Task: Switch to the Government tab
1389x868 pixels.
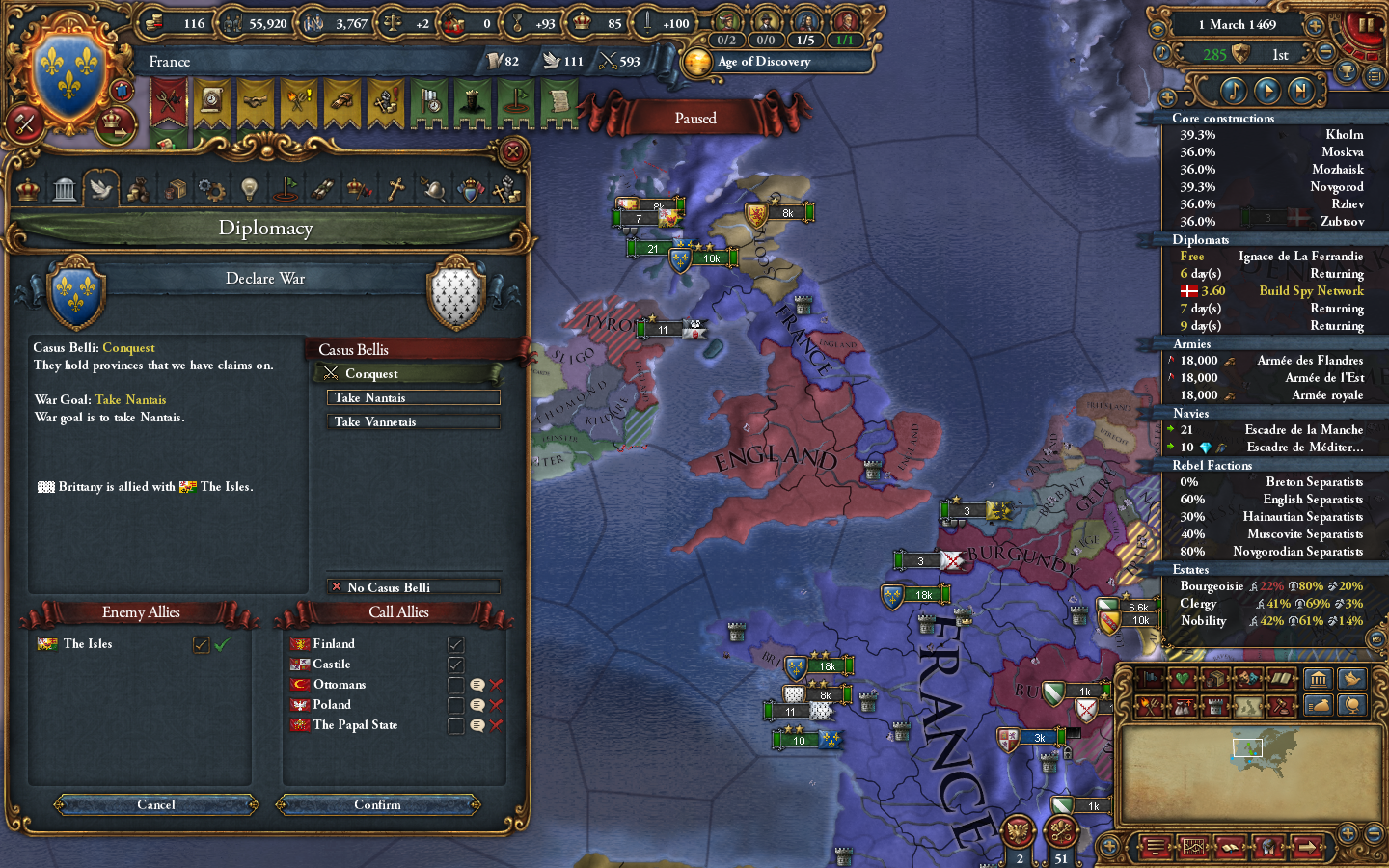Action: point(64,187)
